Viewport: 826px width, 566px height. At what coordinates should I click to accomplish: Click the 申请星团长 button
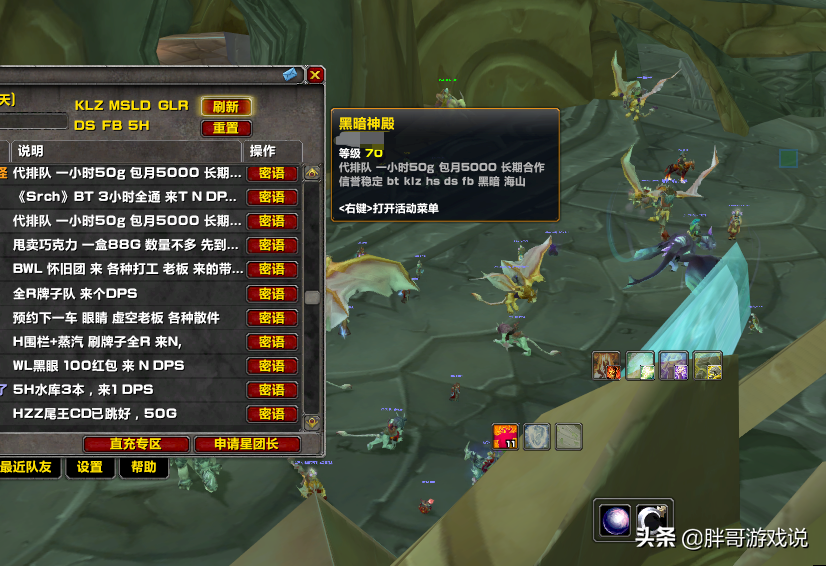point(235,444)
